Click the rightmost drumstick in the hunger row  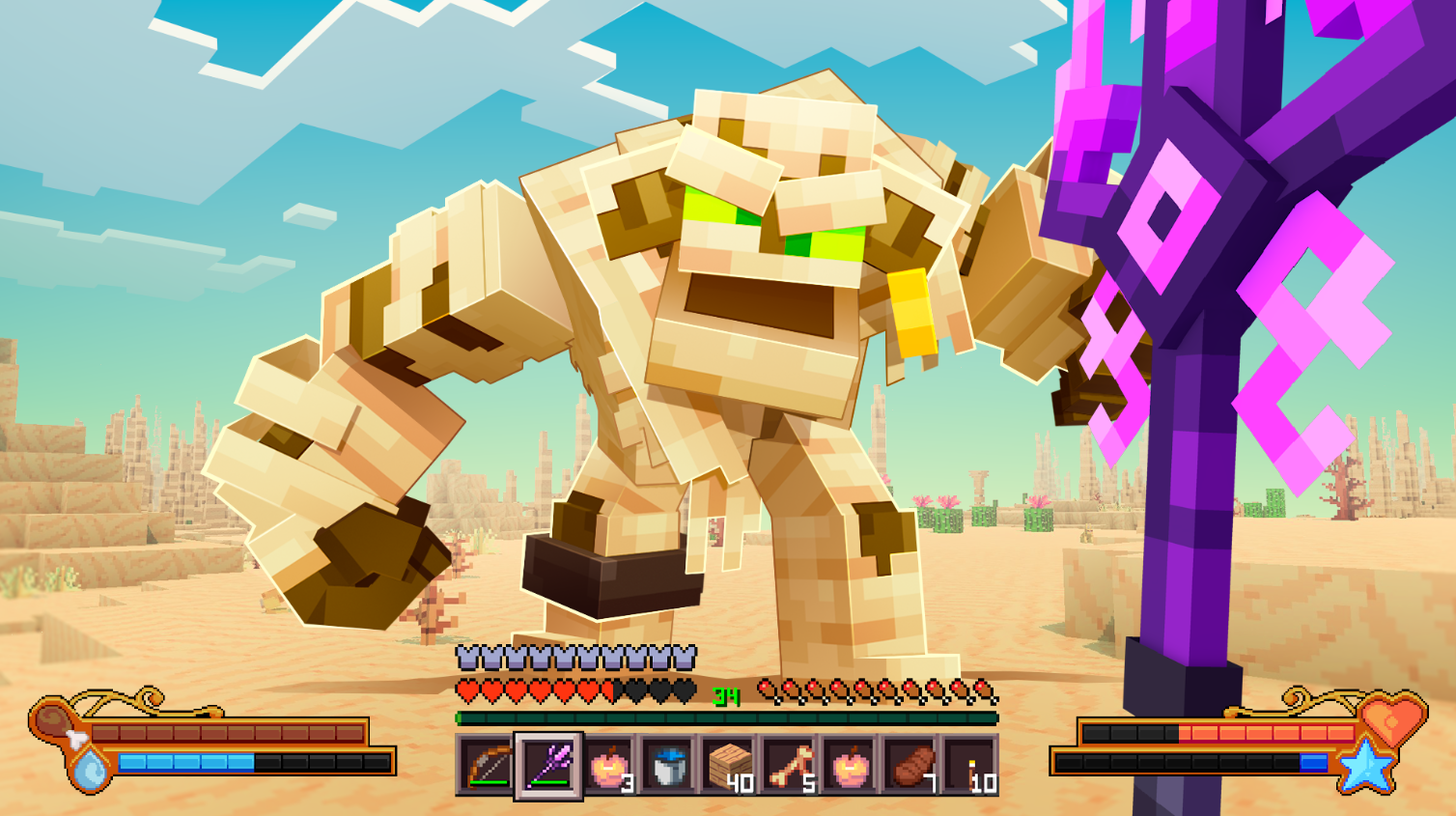click(x=984, y=689)
